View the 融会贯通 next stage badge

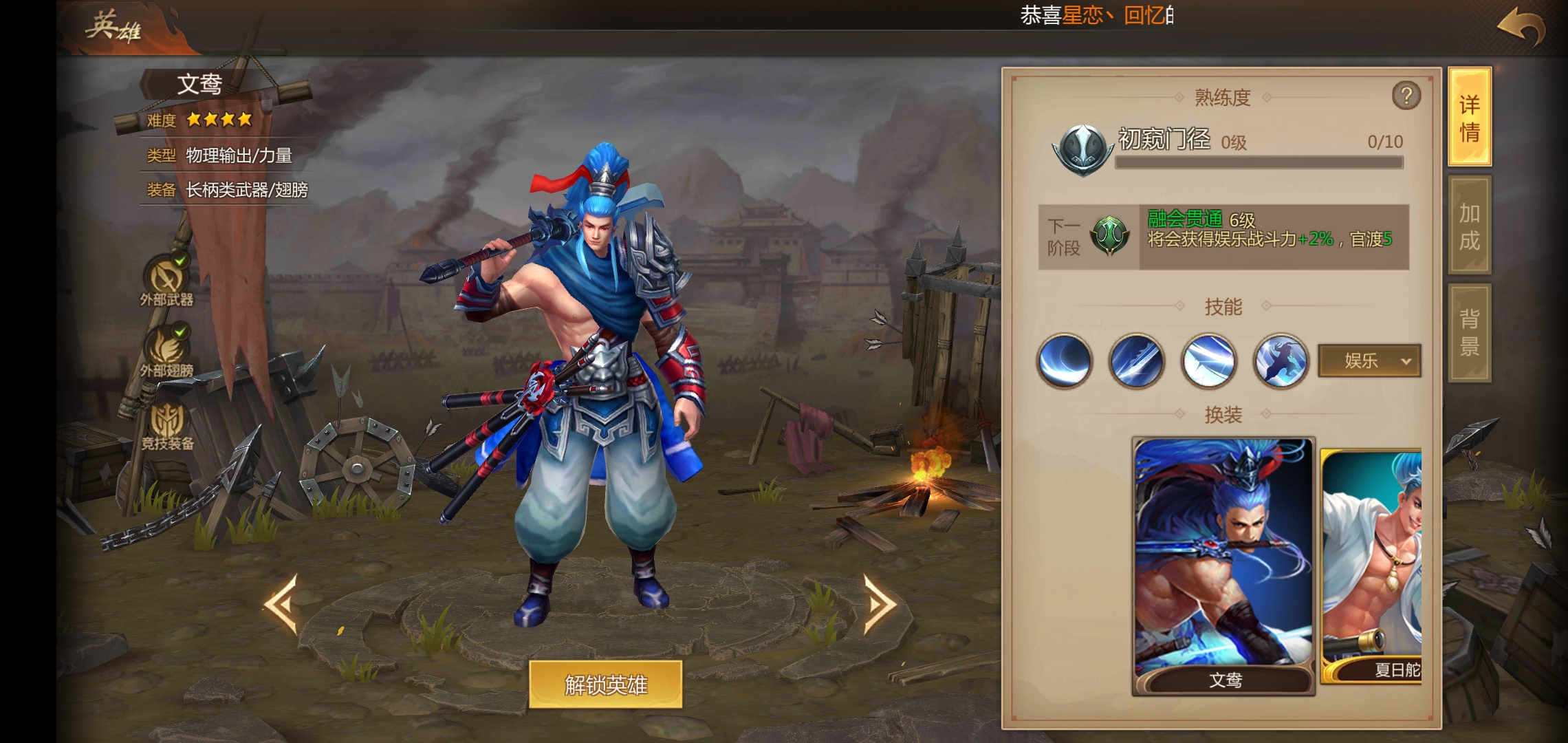[1109, 237]
